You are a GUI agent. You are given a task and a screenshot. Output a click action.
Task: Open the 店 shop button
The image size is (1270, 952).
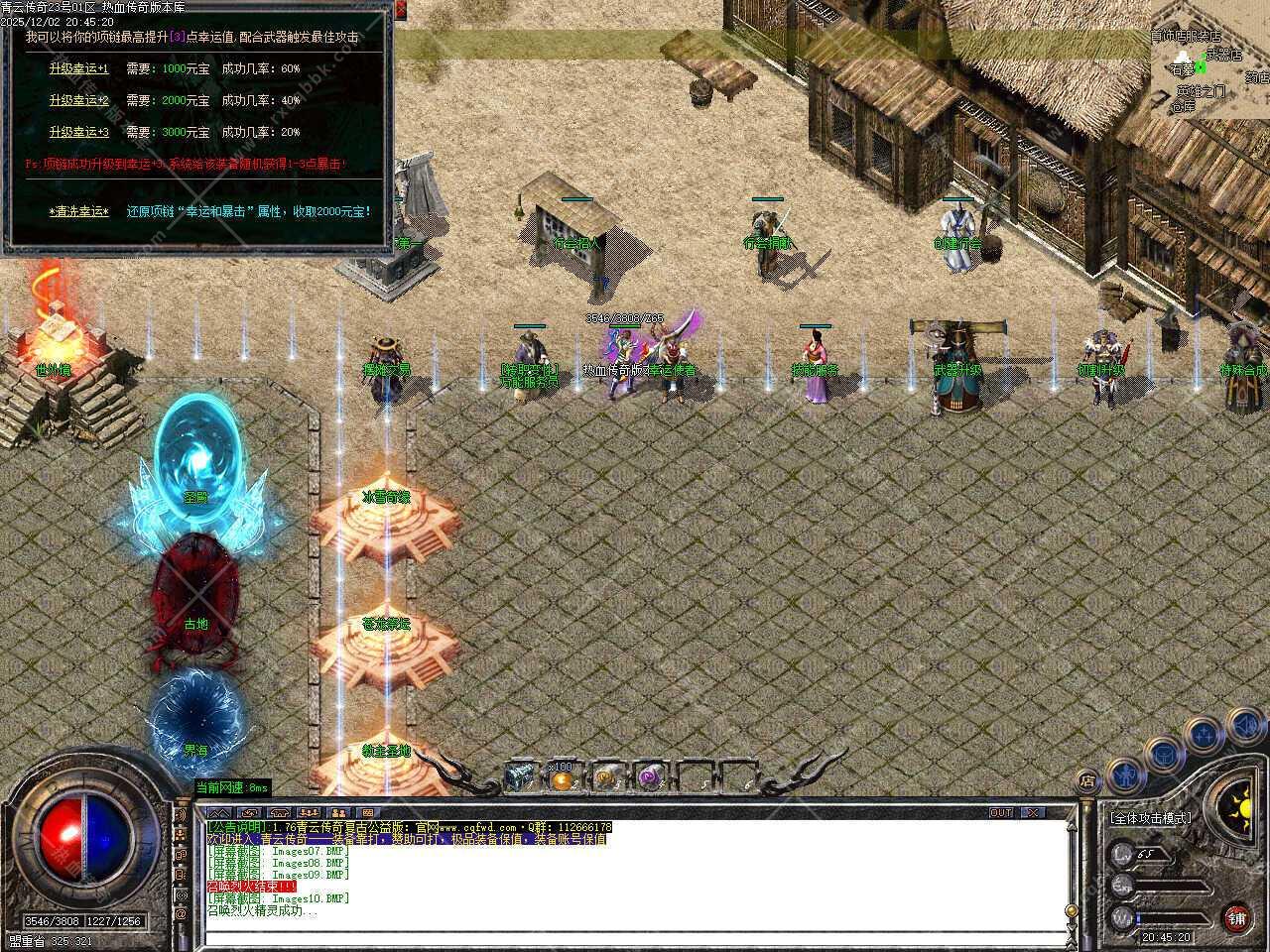1087,778
